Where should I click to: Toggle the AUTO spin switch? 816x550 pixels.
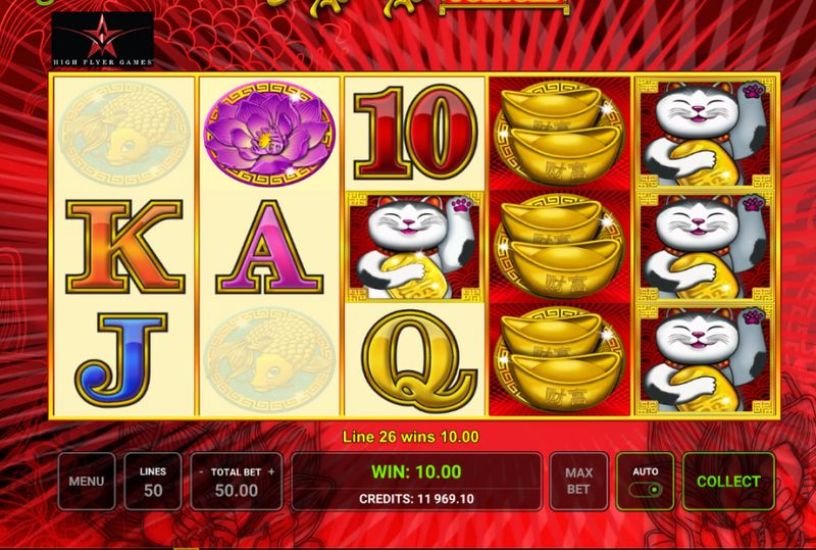(x=646, y=490)
